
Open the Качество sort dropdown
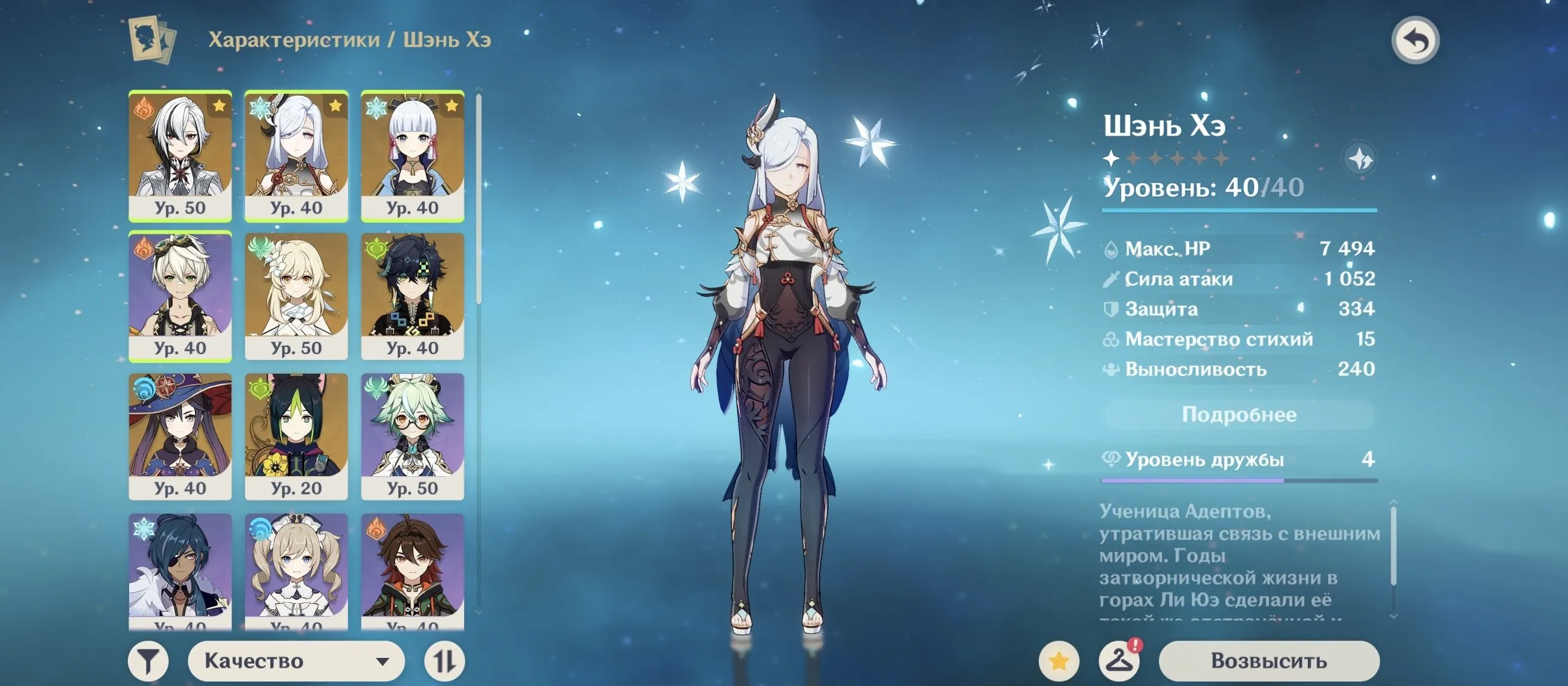tap(296, 661)
